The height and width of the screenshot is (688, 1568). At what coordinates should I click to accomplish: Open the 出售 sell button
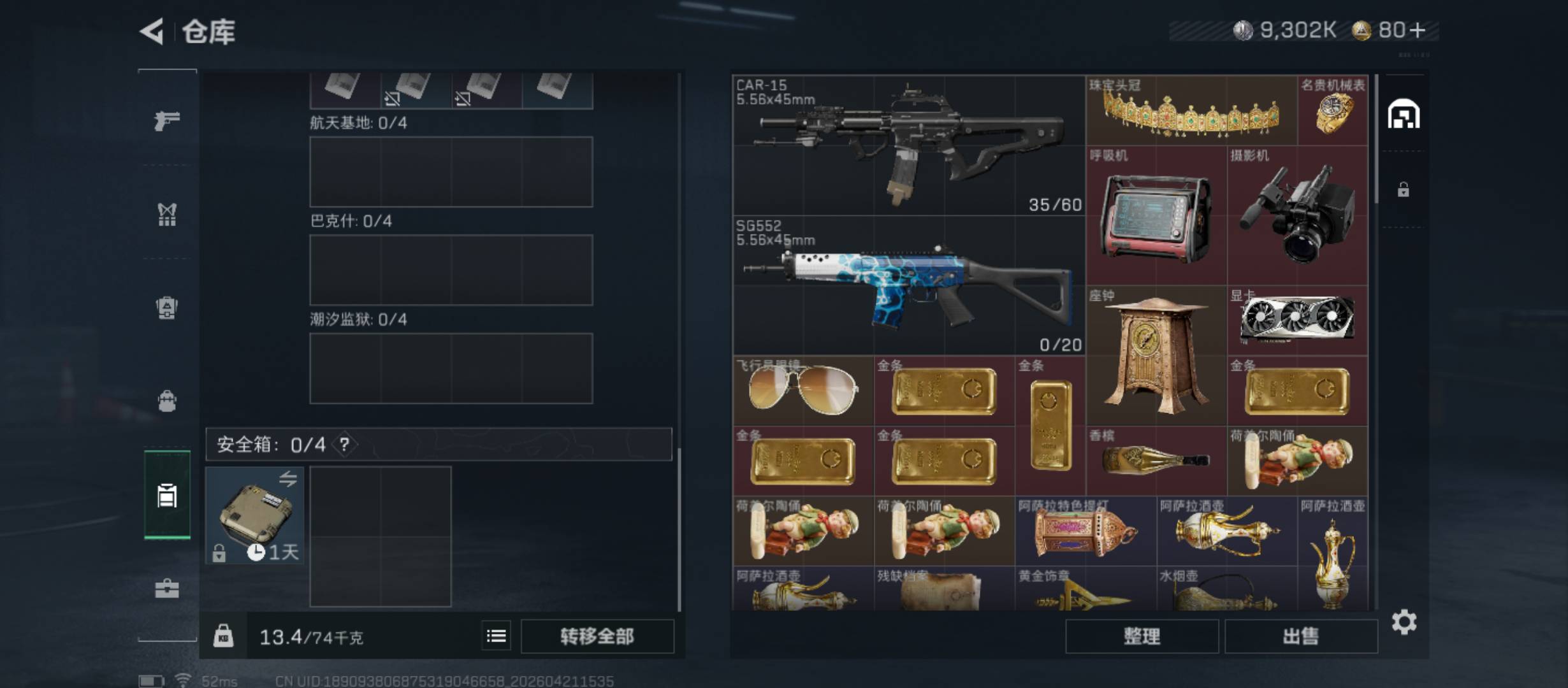point(1300,636)
